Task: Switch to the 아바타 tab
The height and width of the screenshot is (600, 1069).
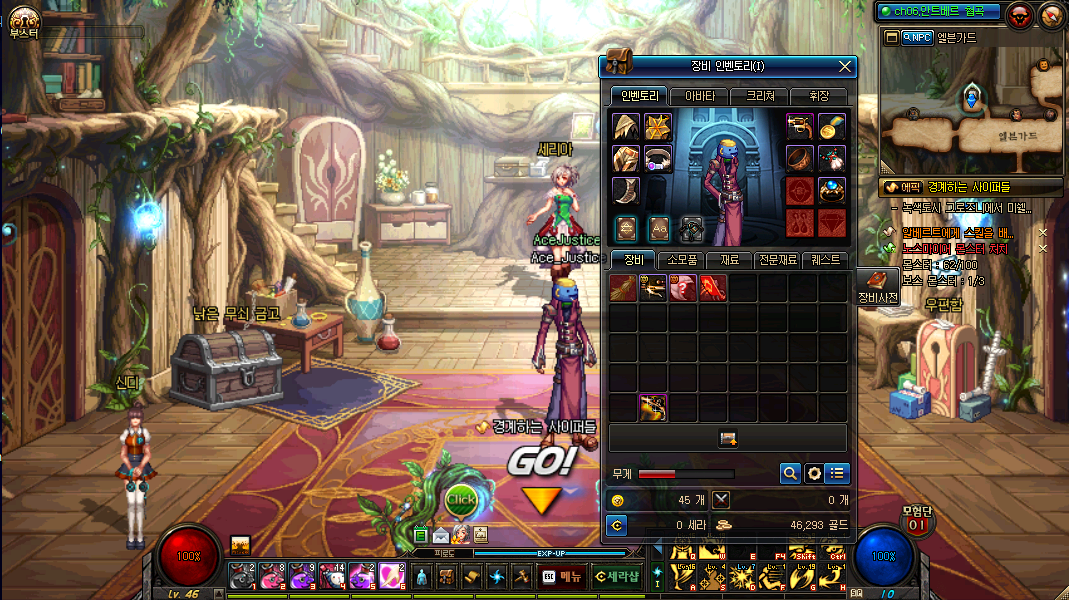Action: click(699, 96)
